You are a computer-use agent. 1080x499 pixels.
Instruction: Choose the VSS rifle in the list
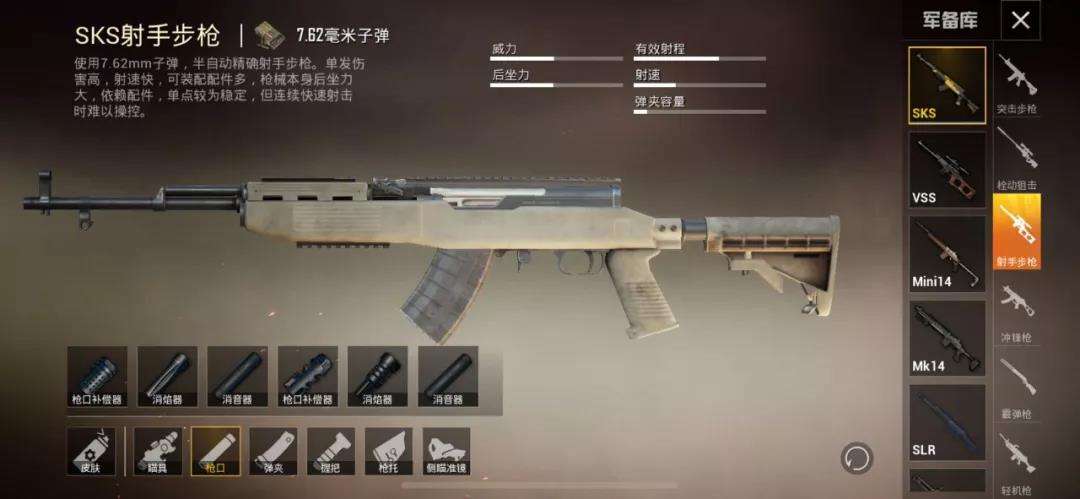click(x=946, y=169)
